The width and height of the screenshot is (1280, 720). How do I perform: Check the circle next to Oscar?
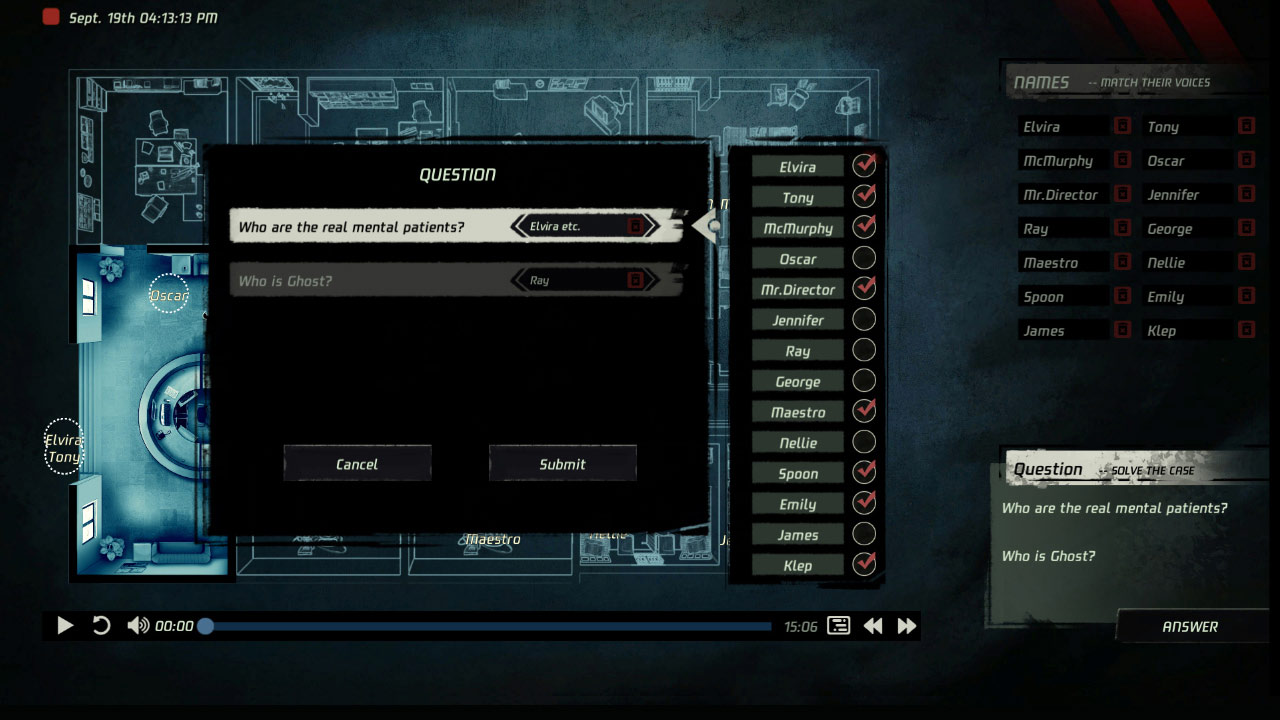(863, 258)
